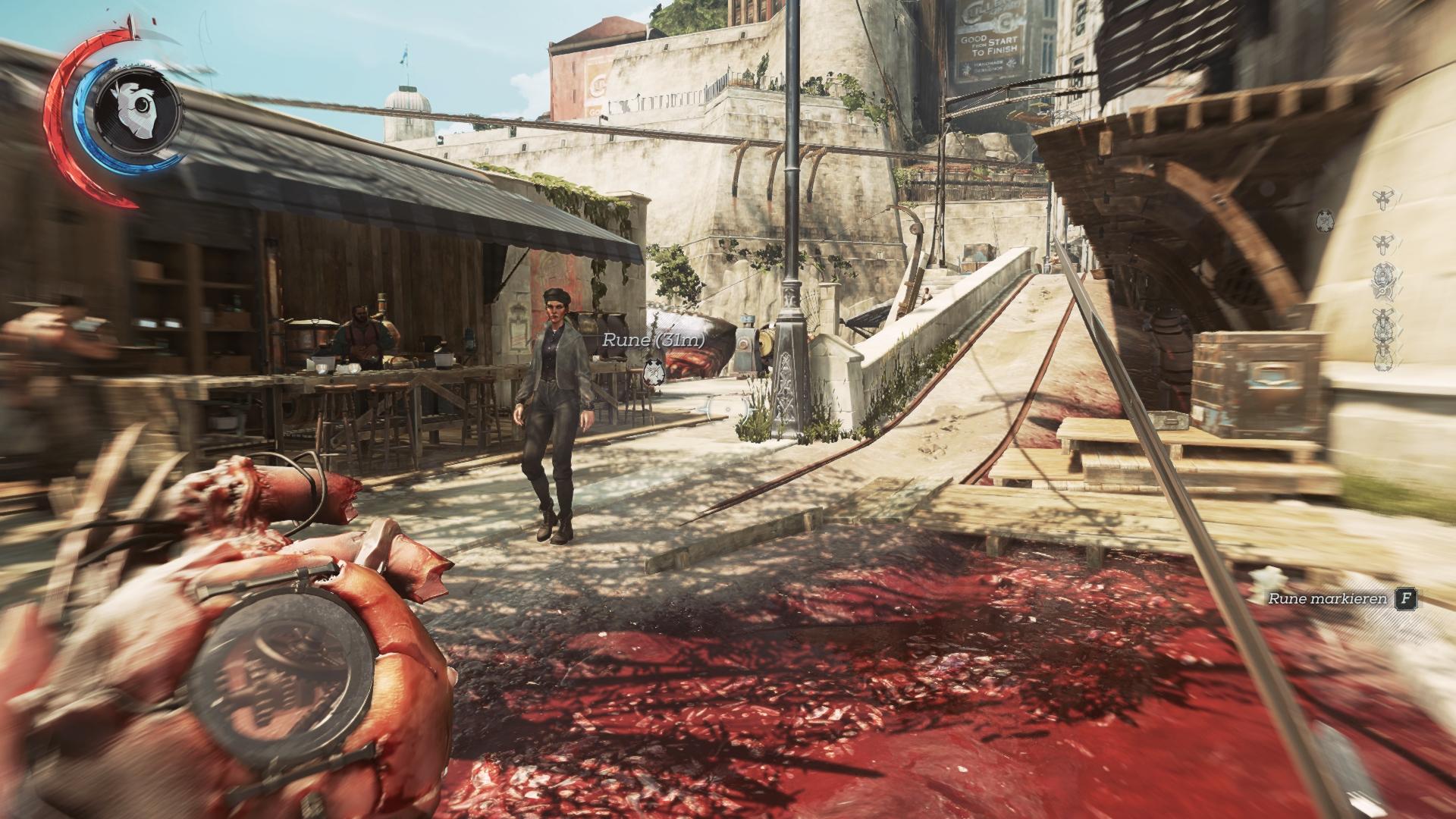1456x819 pixels.
Task: Mark the Rune (31m) waypoint marker
Action: coord(652,372)
